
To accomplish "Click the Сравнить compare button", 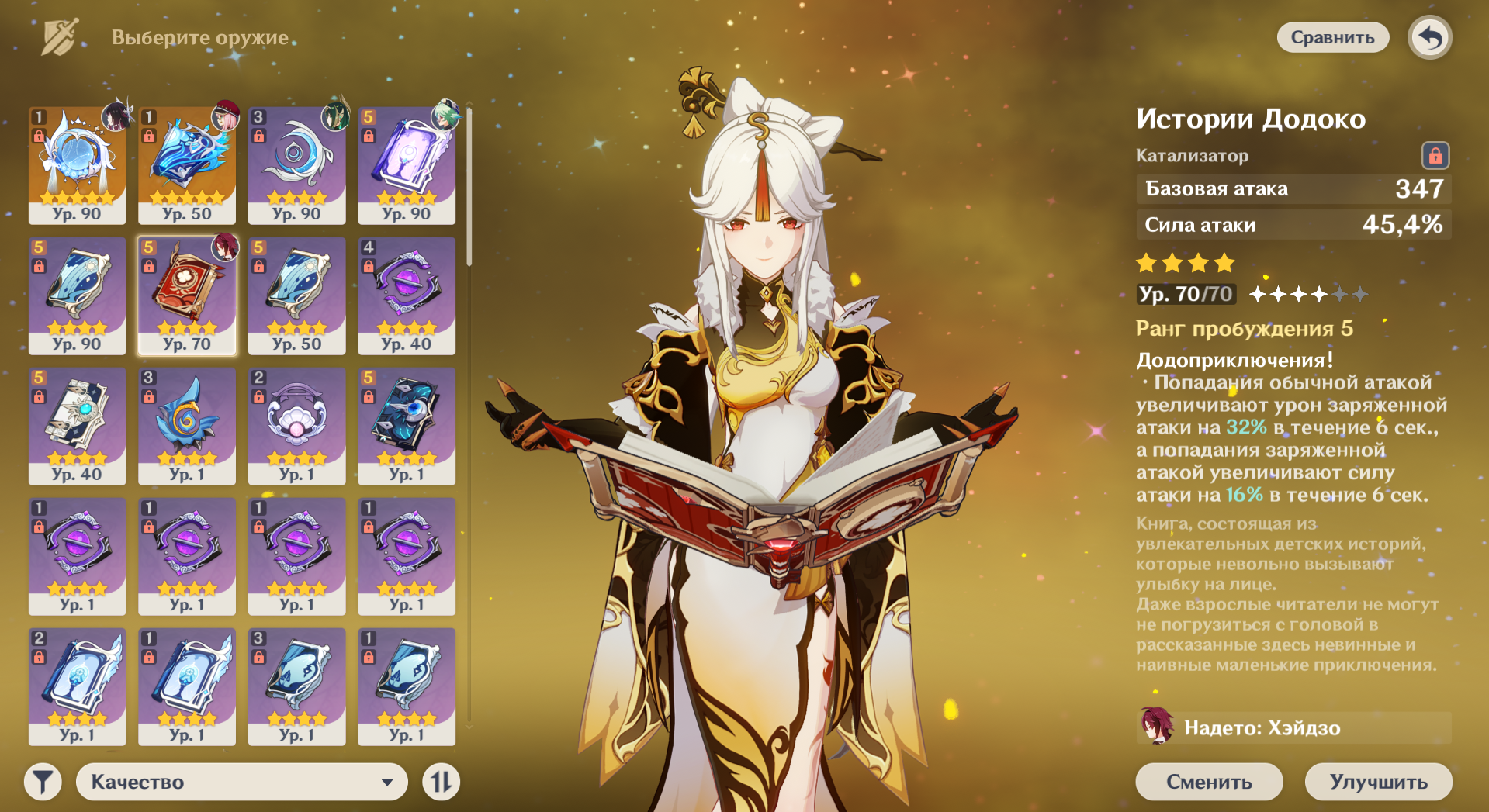I will [1332, 37].
